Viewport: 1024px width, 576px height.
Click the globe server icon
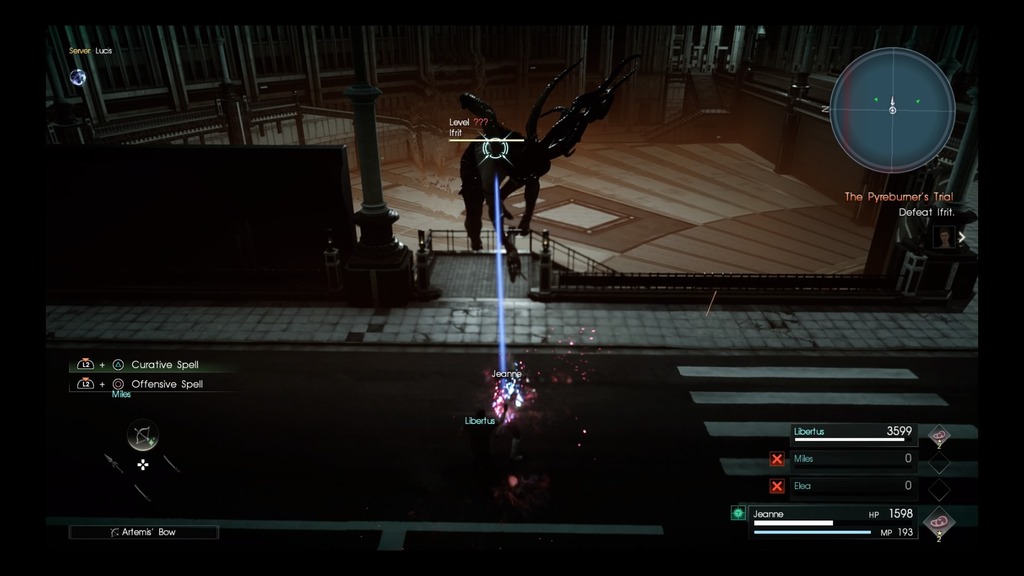[x=77, y=77]
